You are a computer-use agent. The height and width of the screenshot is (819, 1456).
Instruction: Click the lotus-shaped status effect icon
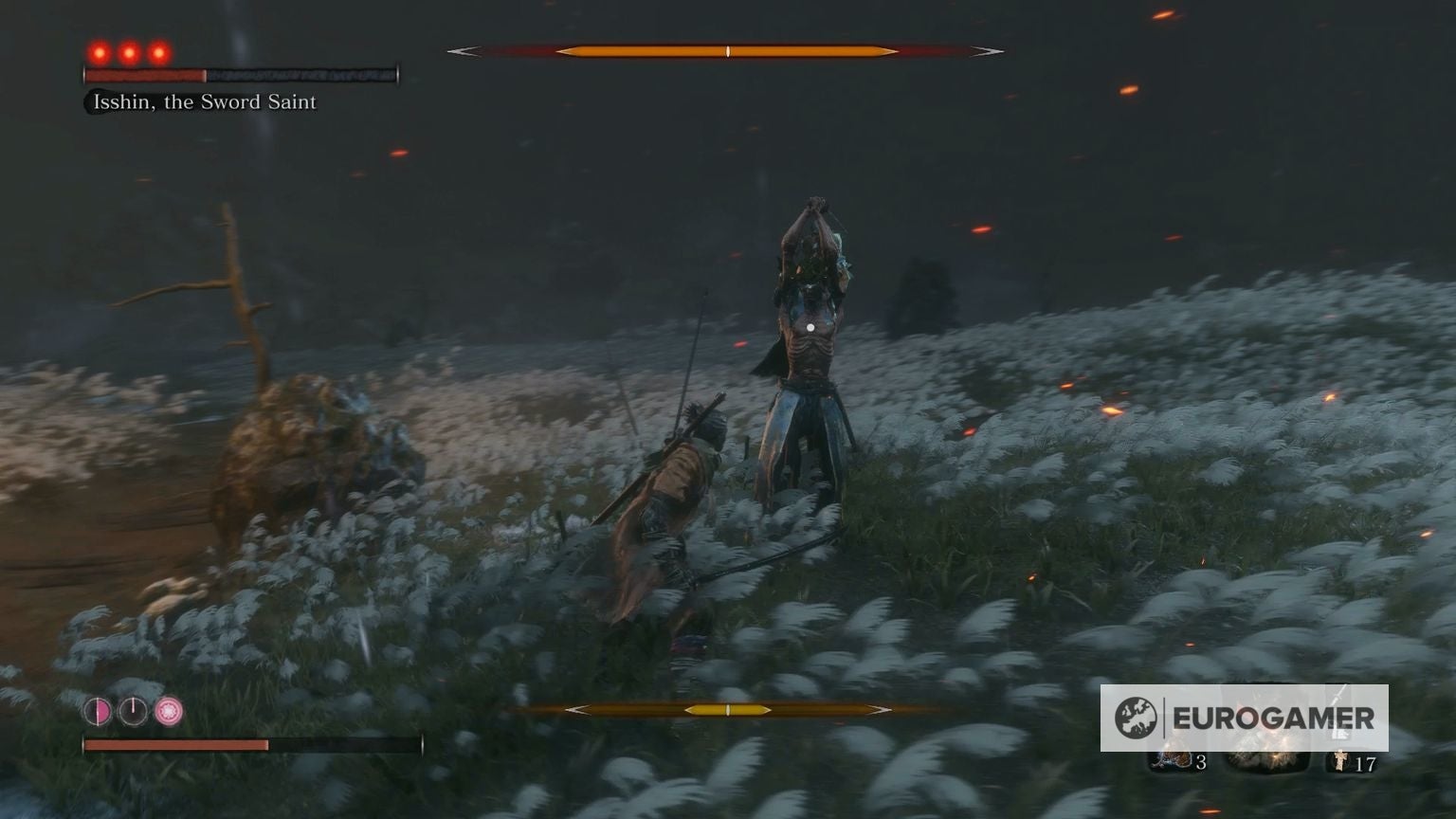tap(168, 711)
